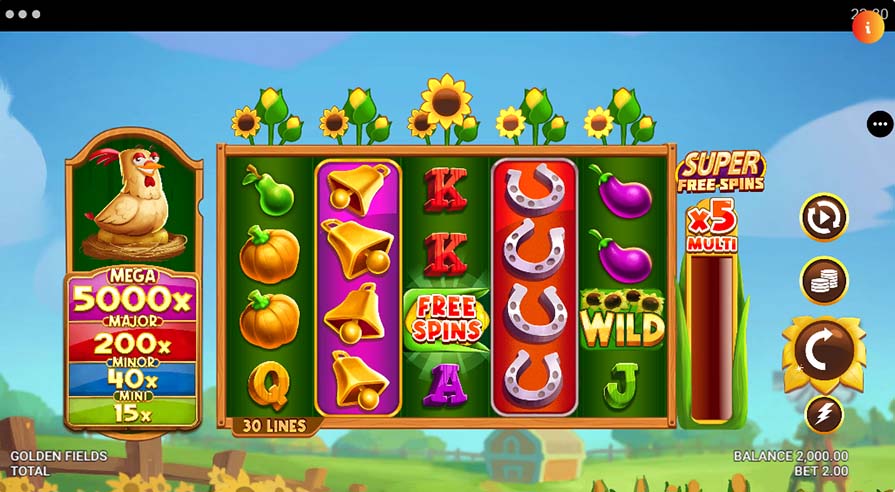Open the black three-dot options menu
This screenshot has height=492, width=895.
[x=880, y=124]
